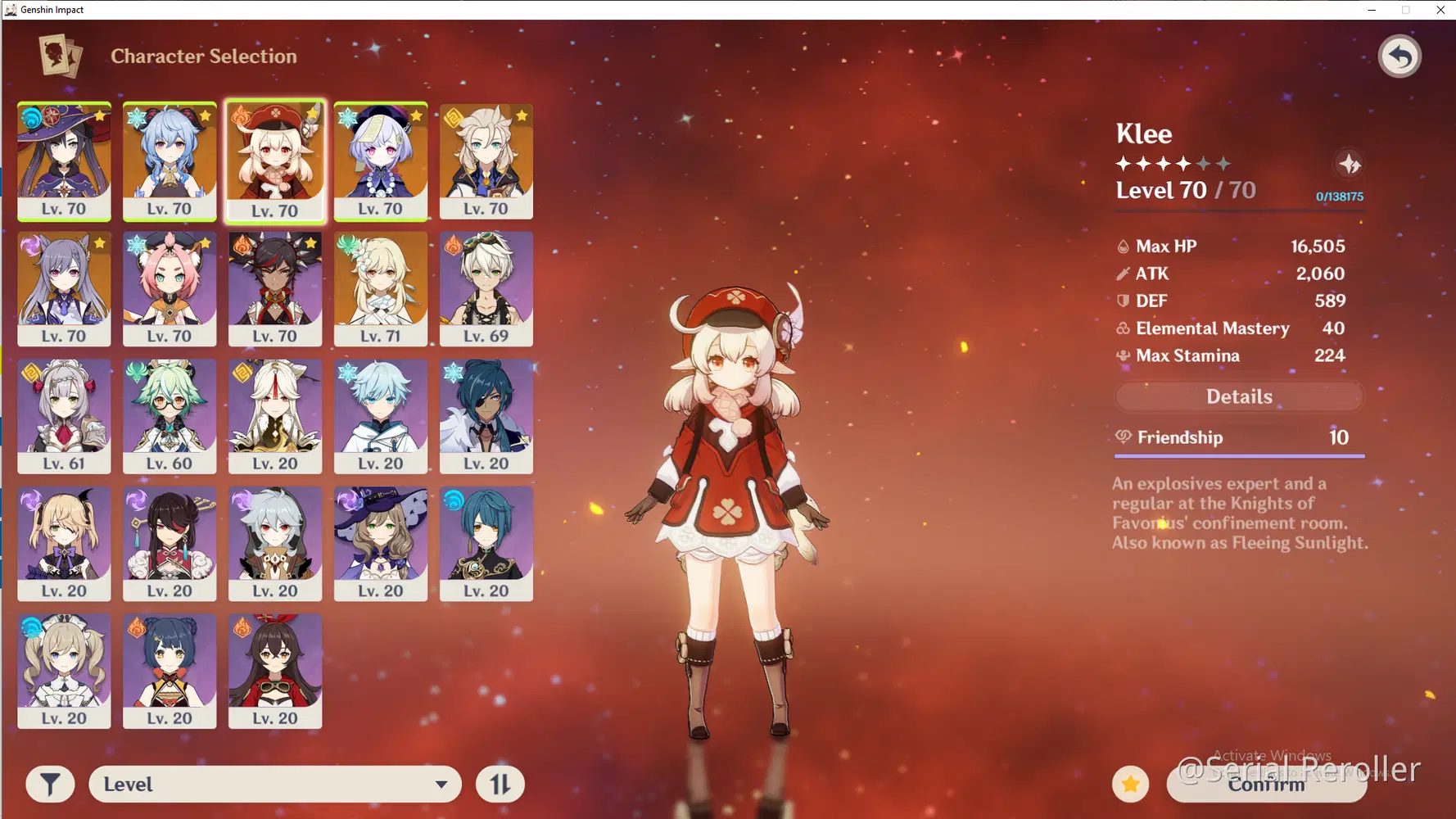Choose the Keqing character card

64,288
